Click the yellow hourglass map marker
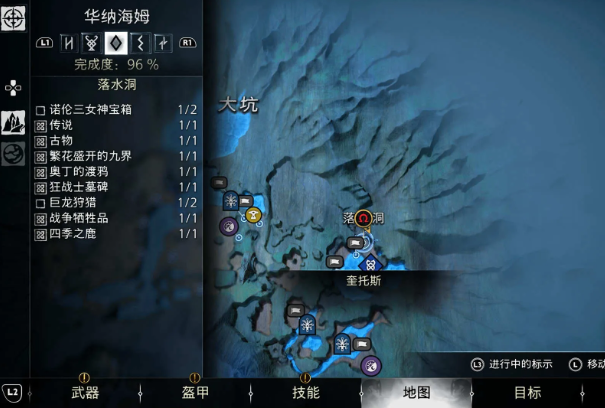This screenshot has height=408, width=605. click(254, 214)
